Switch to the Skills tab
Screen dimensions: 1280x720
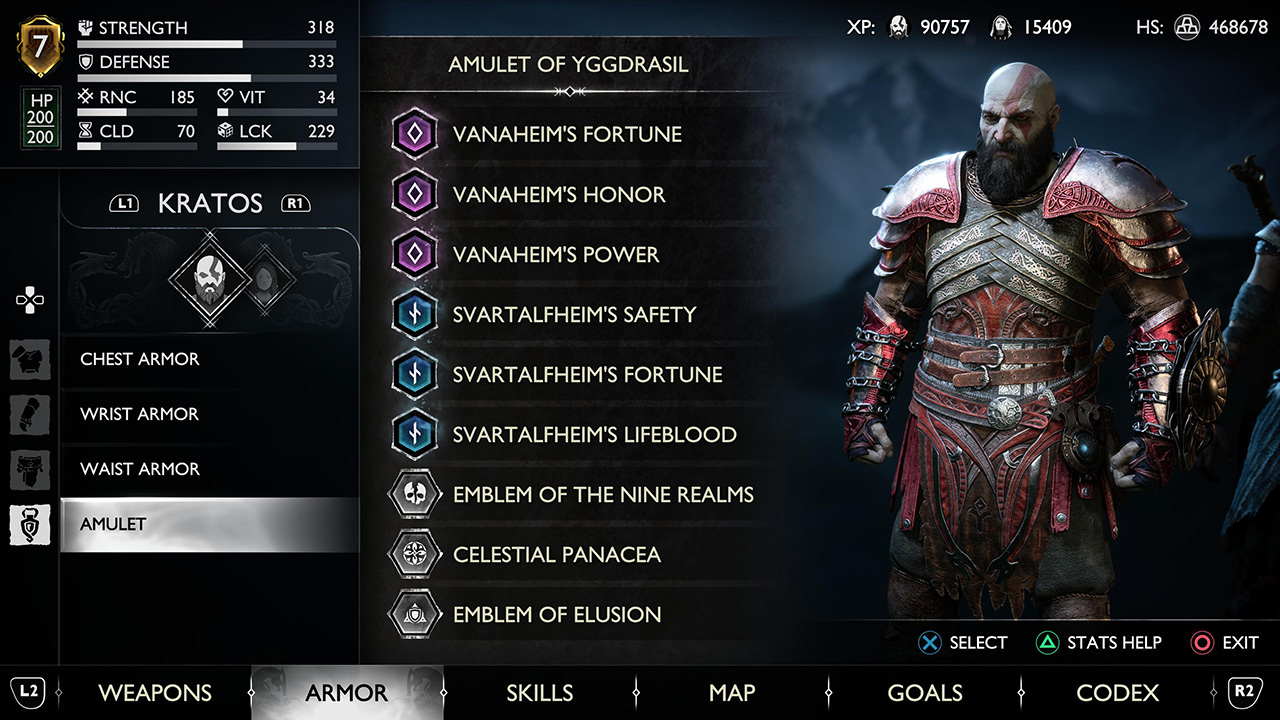(x=539, y=692)
